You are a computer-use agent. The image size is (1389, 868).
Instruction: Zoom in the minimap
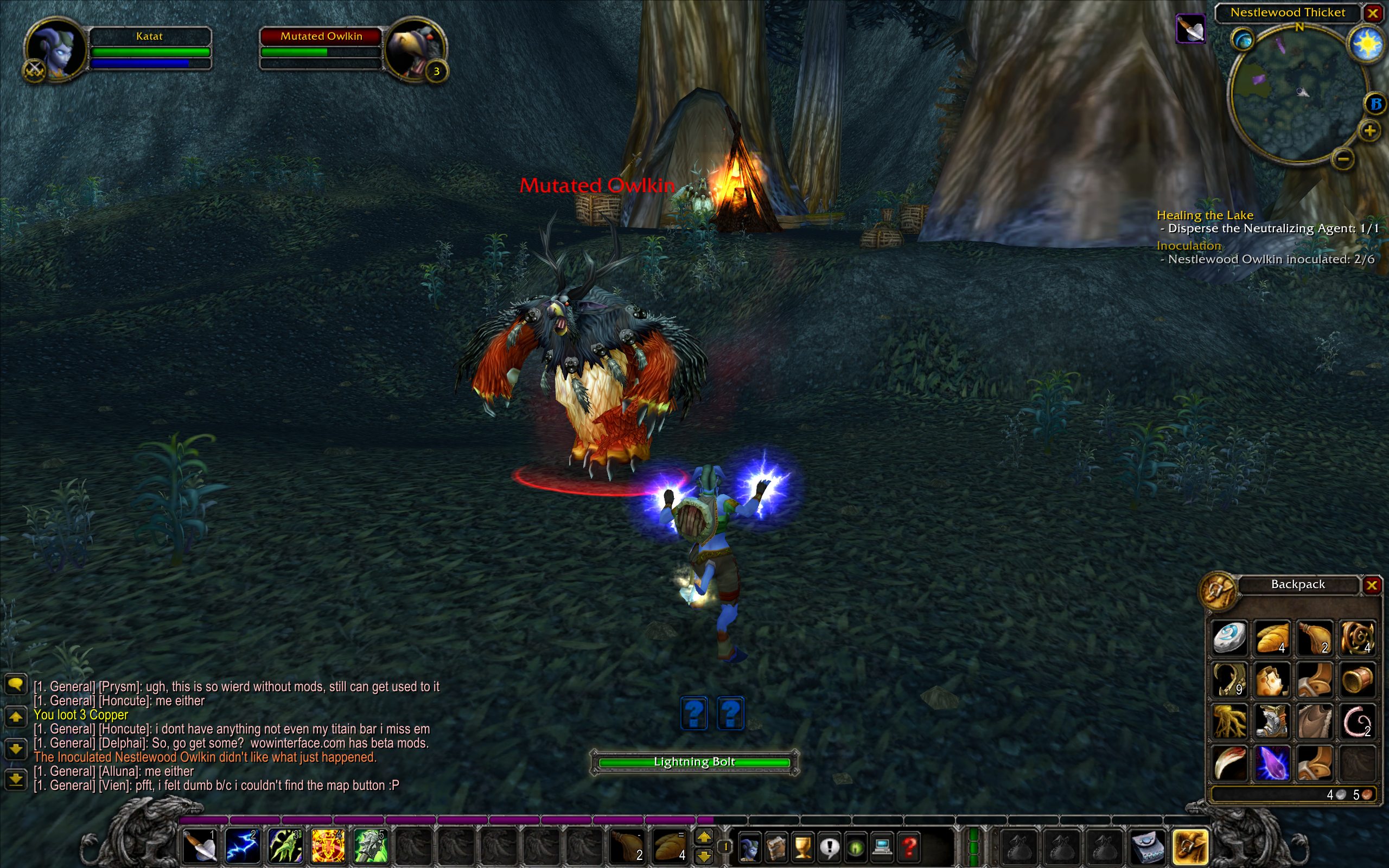click(1369, 131)
